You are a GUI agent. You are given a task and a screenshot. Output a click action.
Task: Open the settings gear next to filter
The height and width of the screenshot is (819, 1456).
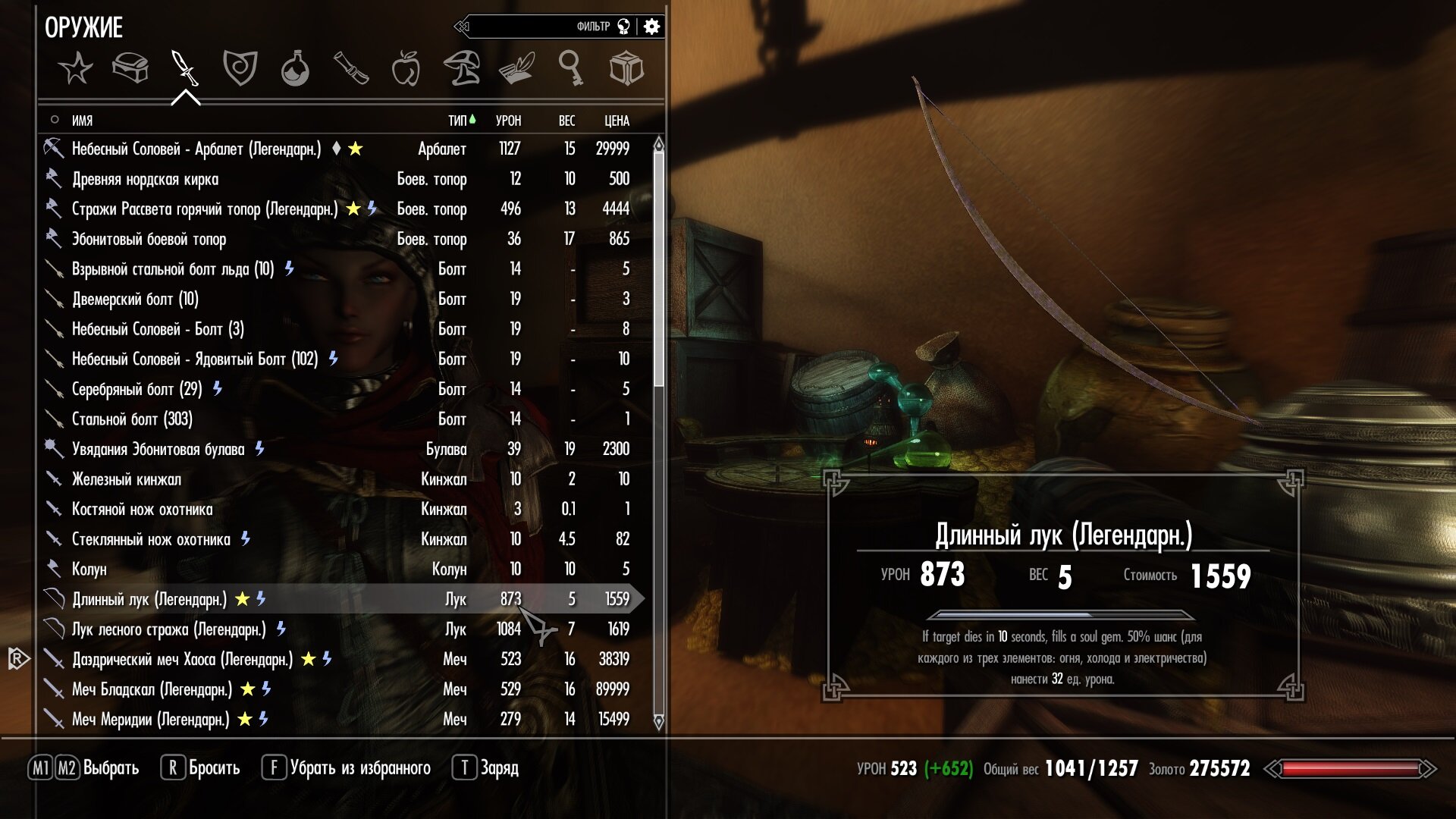click(x=651, y=27)
